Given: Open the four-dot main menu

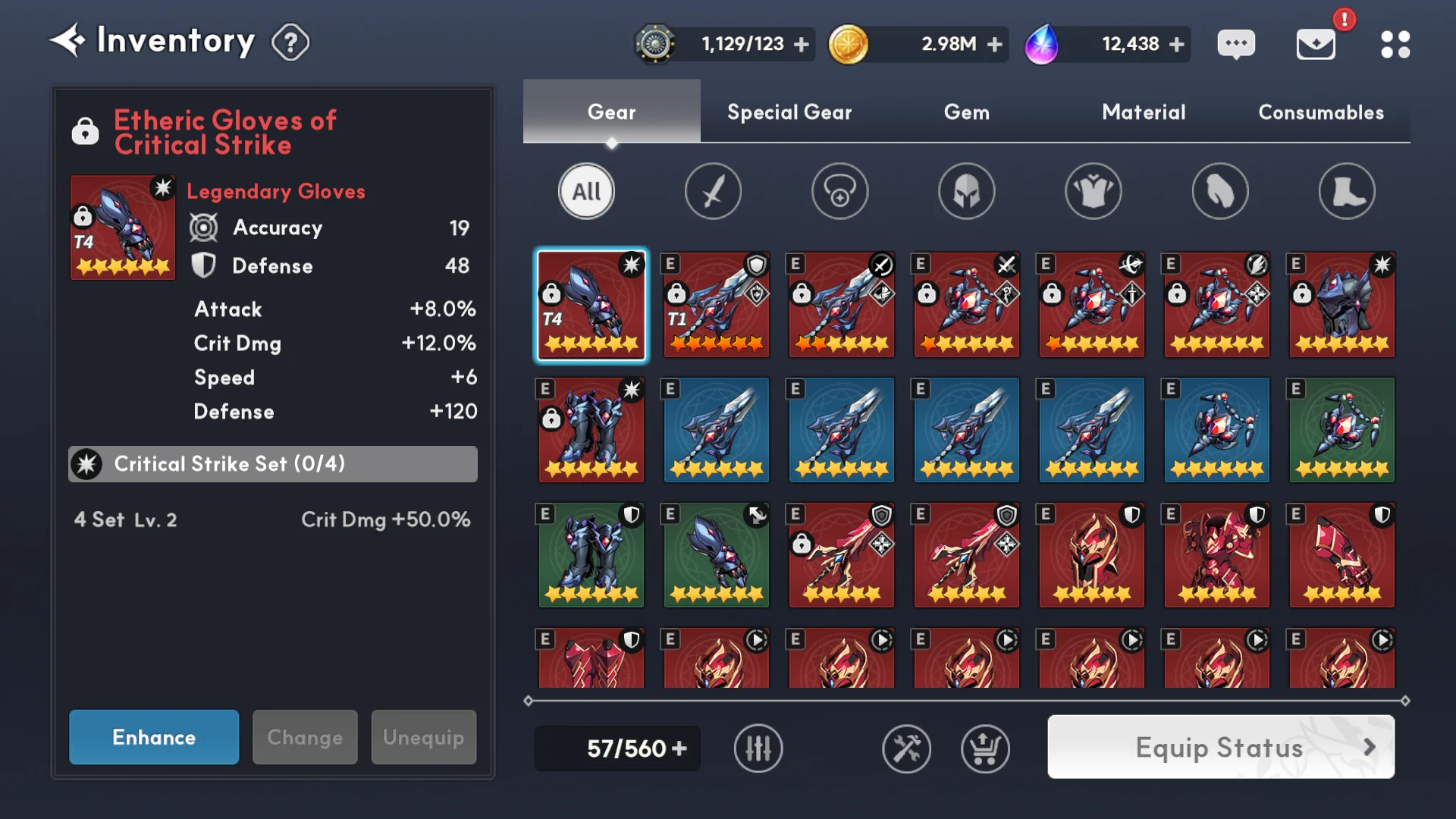Looking at the screenshot, I should pos(1395,44).
